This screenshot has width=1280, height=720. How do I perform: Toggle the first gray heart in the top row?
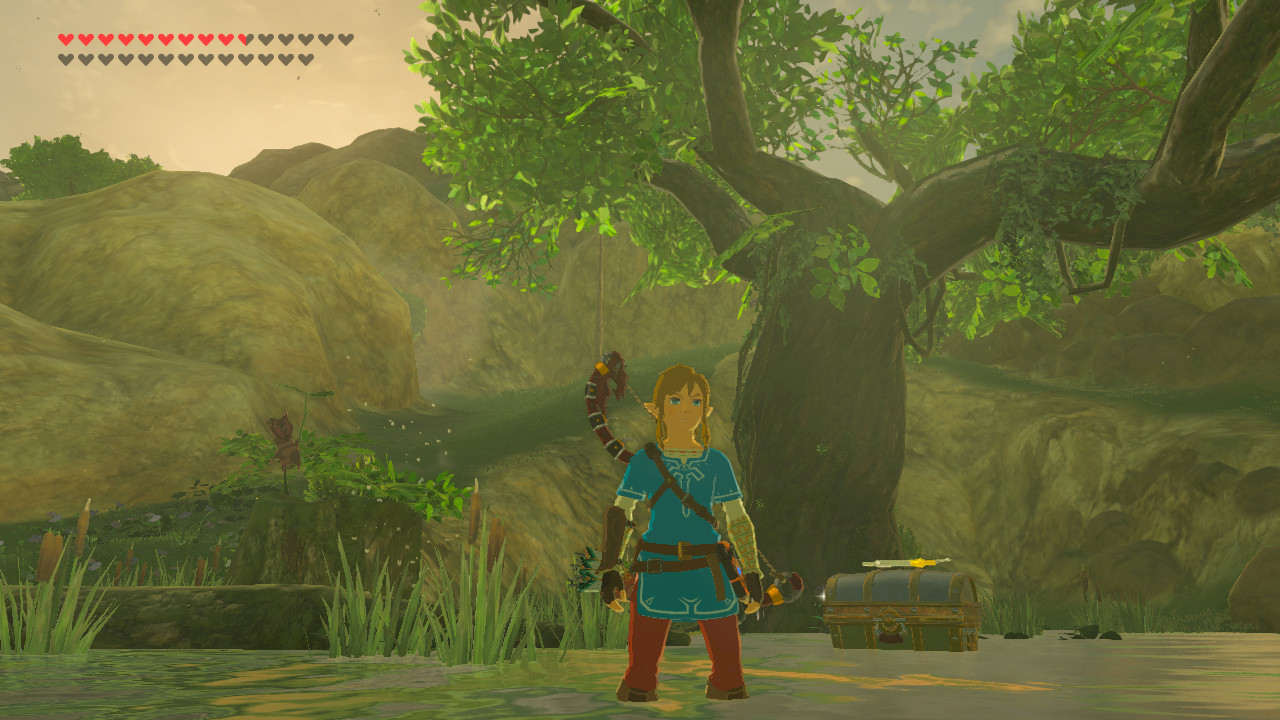point(262,39)
